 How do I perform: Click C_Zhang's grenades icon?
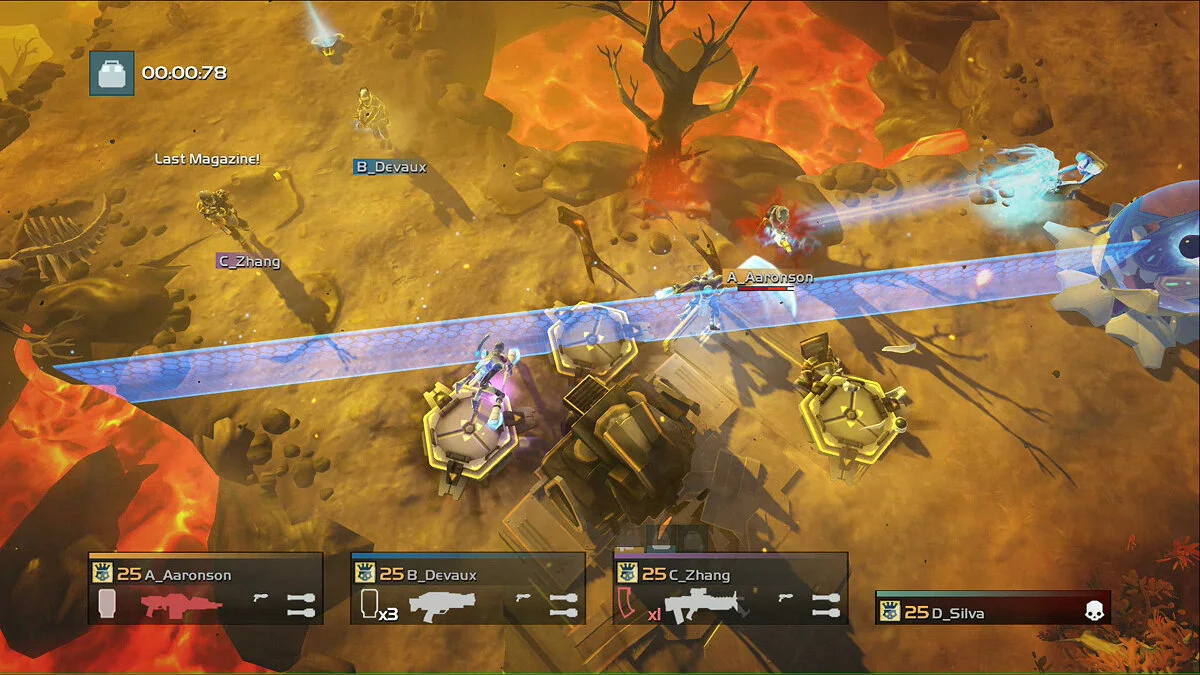pos(826,604)
